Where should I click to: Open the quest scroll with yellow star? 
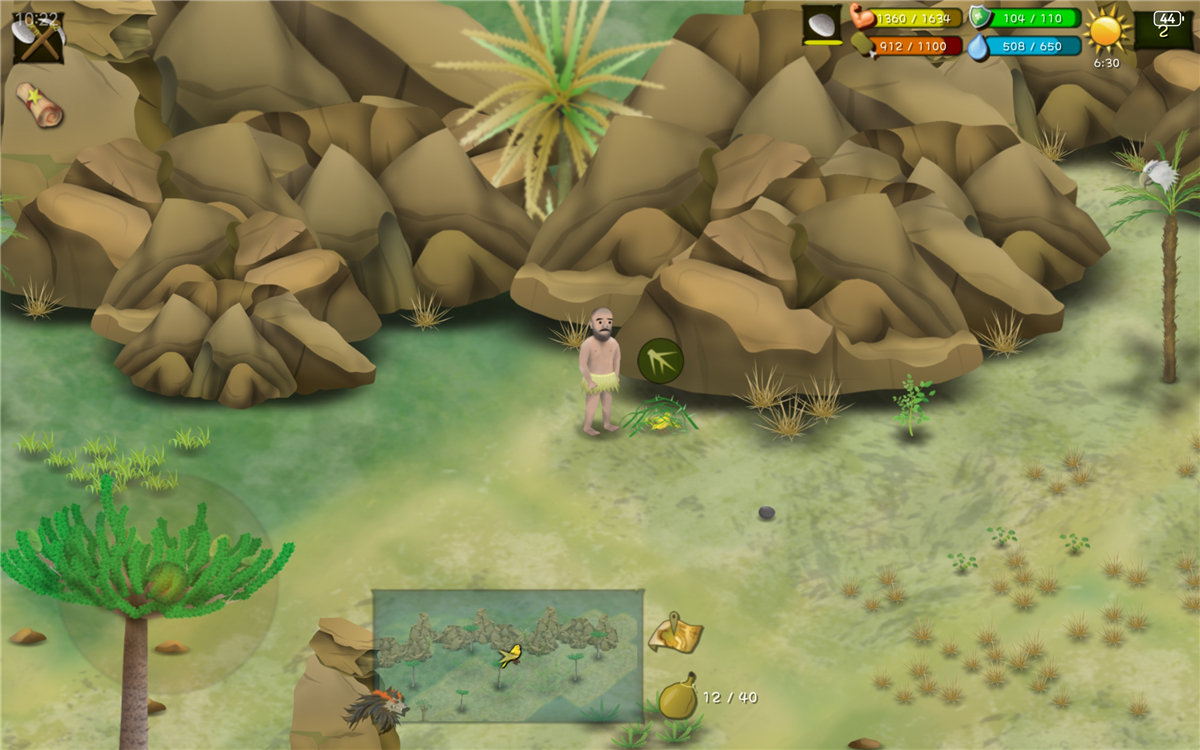coord(39,104)
